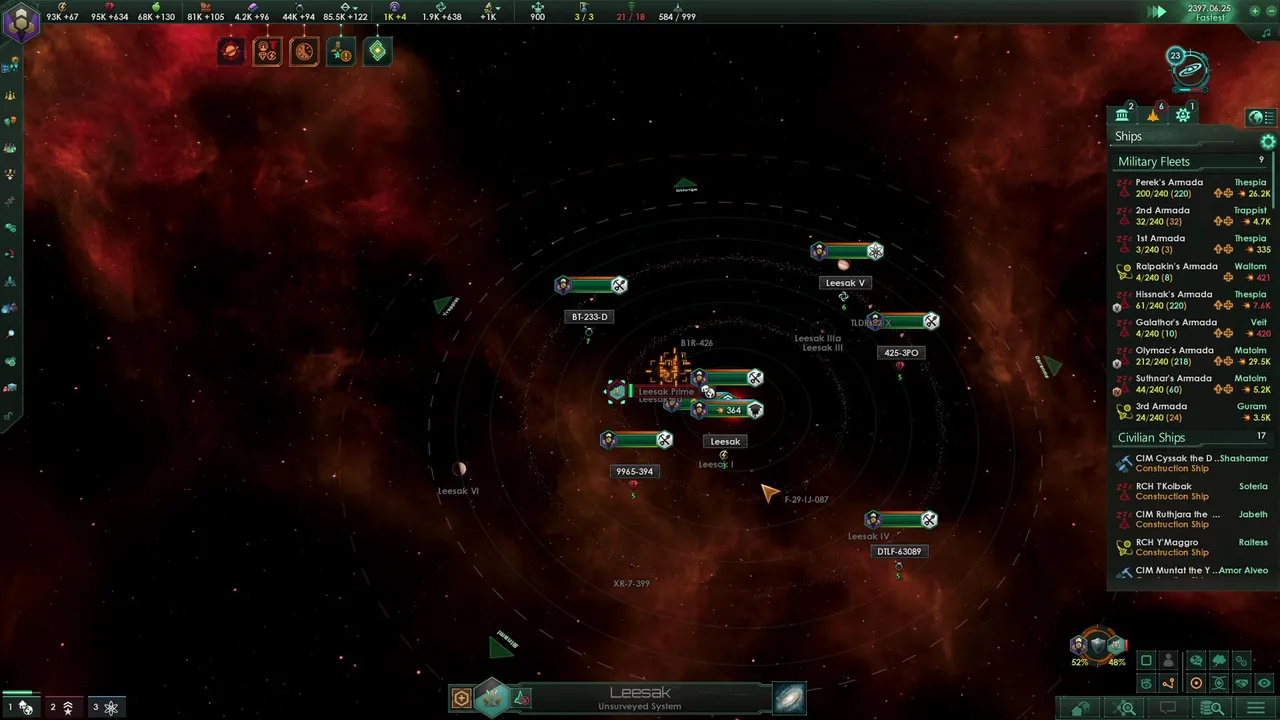Increase game speed with plus button

pyautogui.click(x=1255, y=12)
